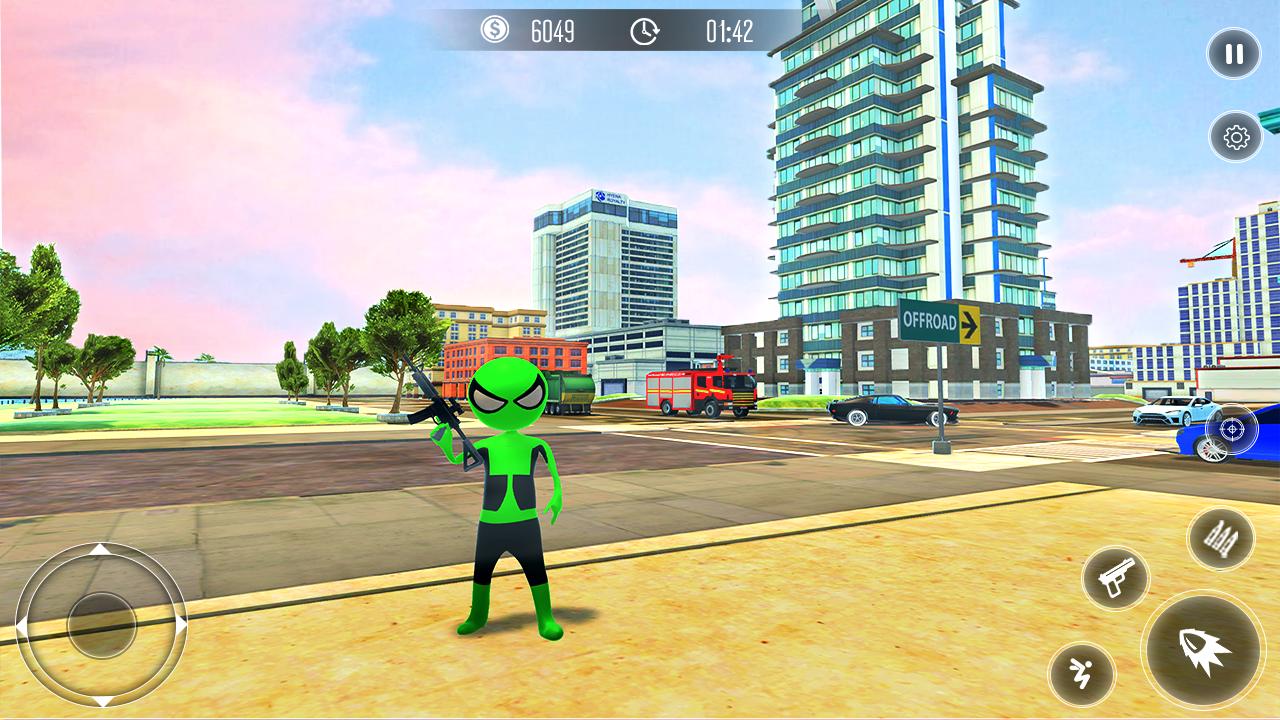The image size is (1280, 720).
Task: Tap the coin balance showing 6049
Action: click(553, 31)
